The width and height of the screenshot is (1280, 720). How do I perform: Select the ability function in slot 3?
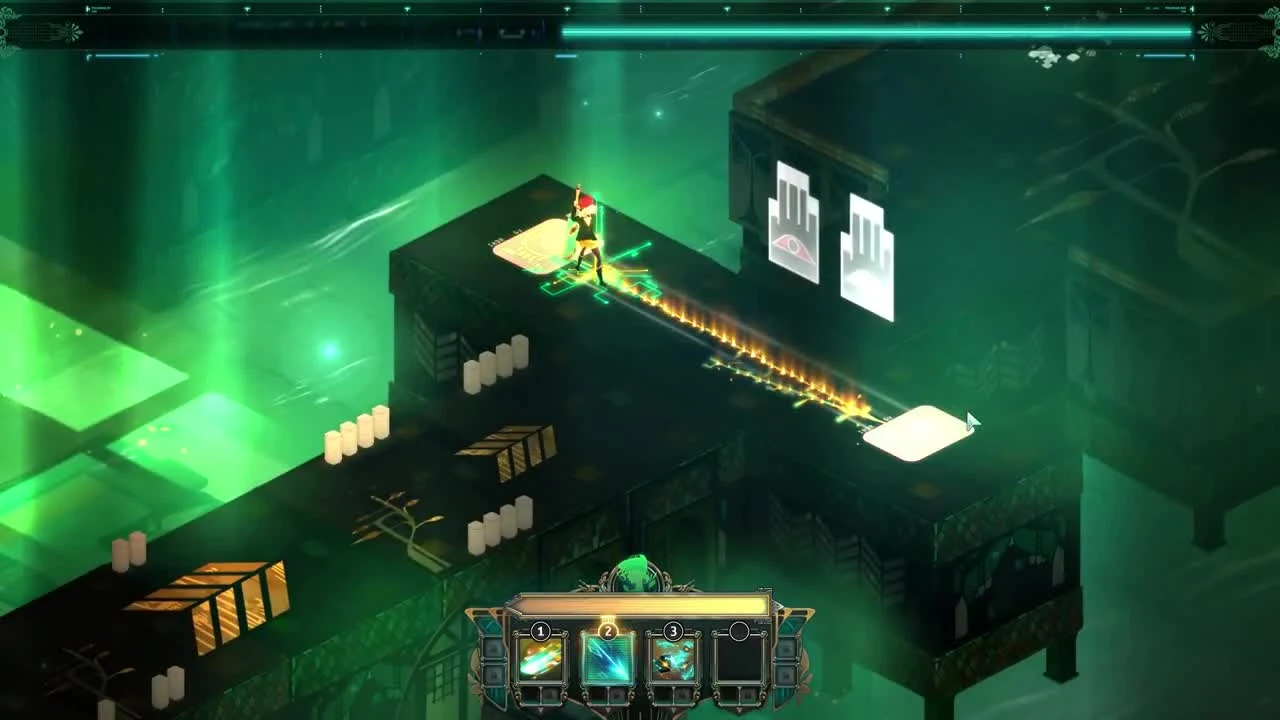(673, 660)
